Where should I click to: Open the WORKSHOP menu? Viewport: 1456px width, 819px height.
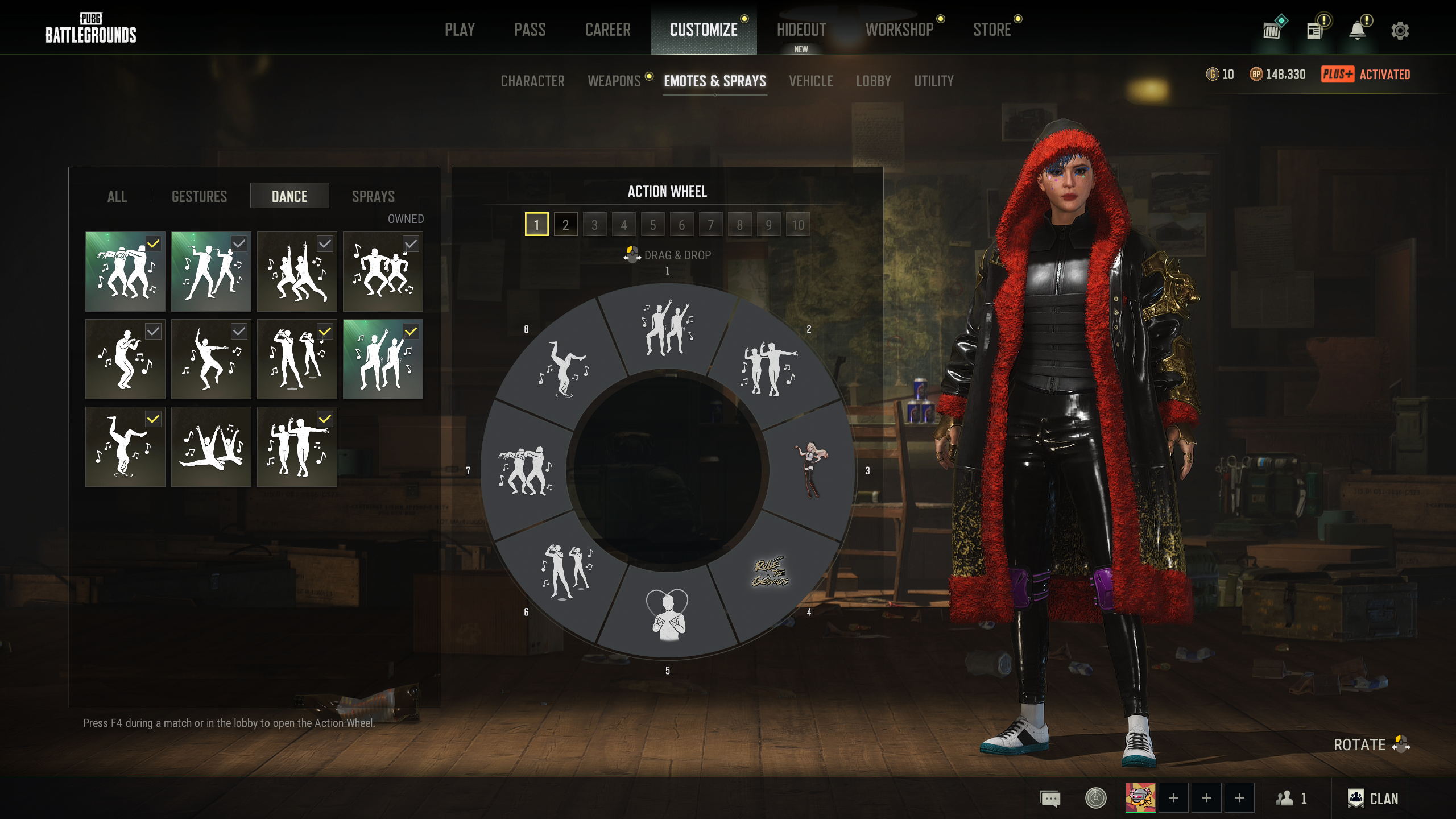pyautogui.click(x=899, y=30)
